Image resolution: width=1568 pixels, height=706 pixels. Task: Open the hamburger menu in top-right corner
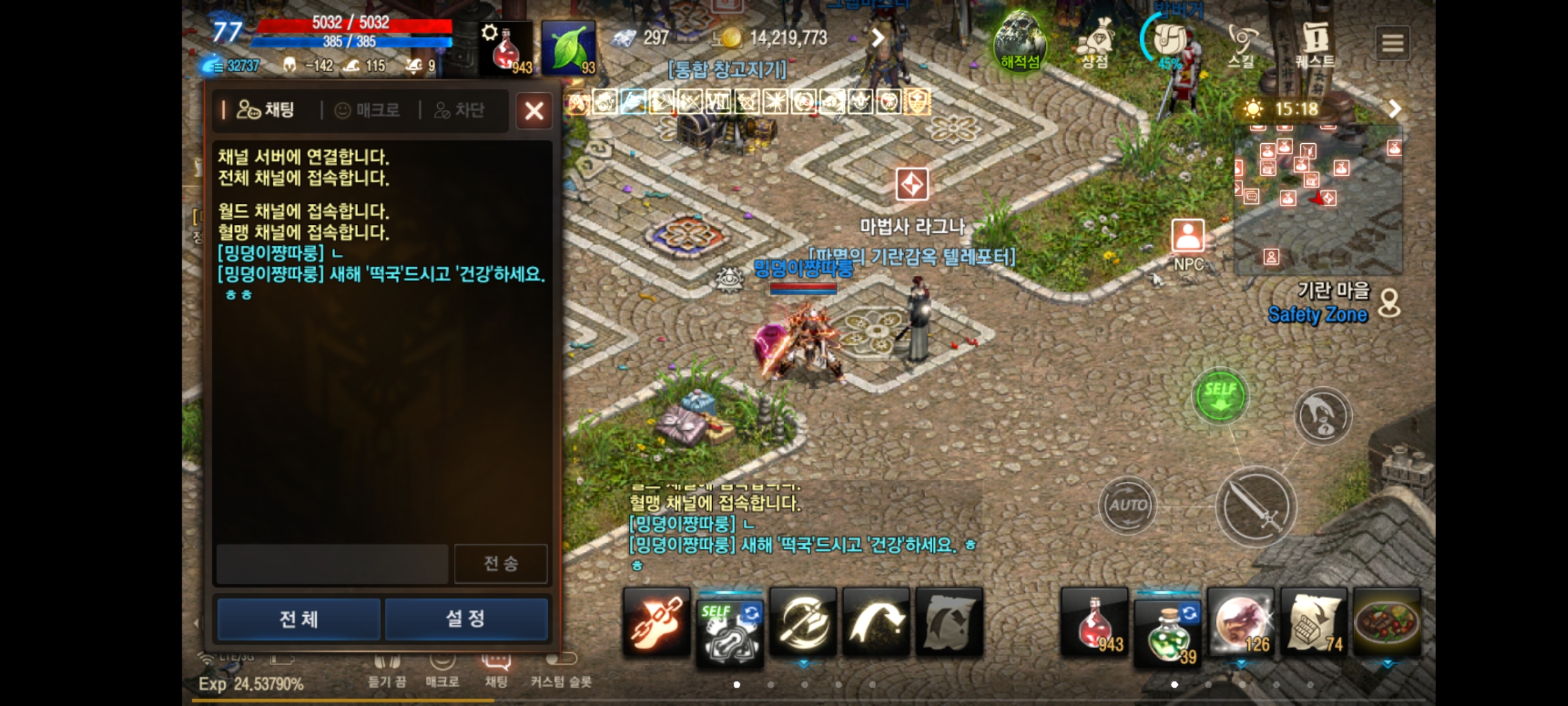pos(1394,42)
